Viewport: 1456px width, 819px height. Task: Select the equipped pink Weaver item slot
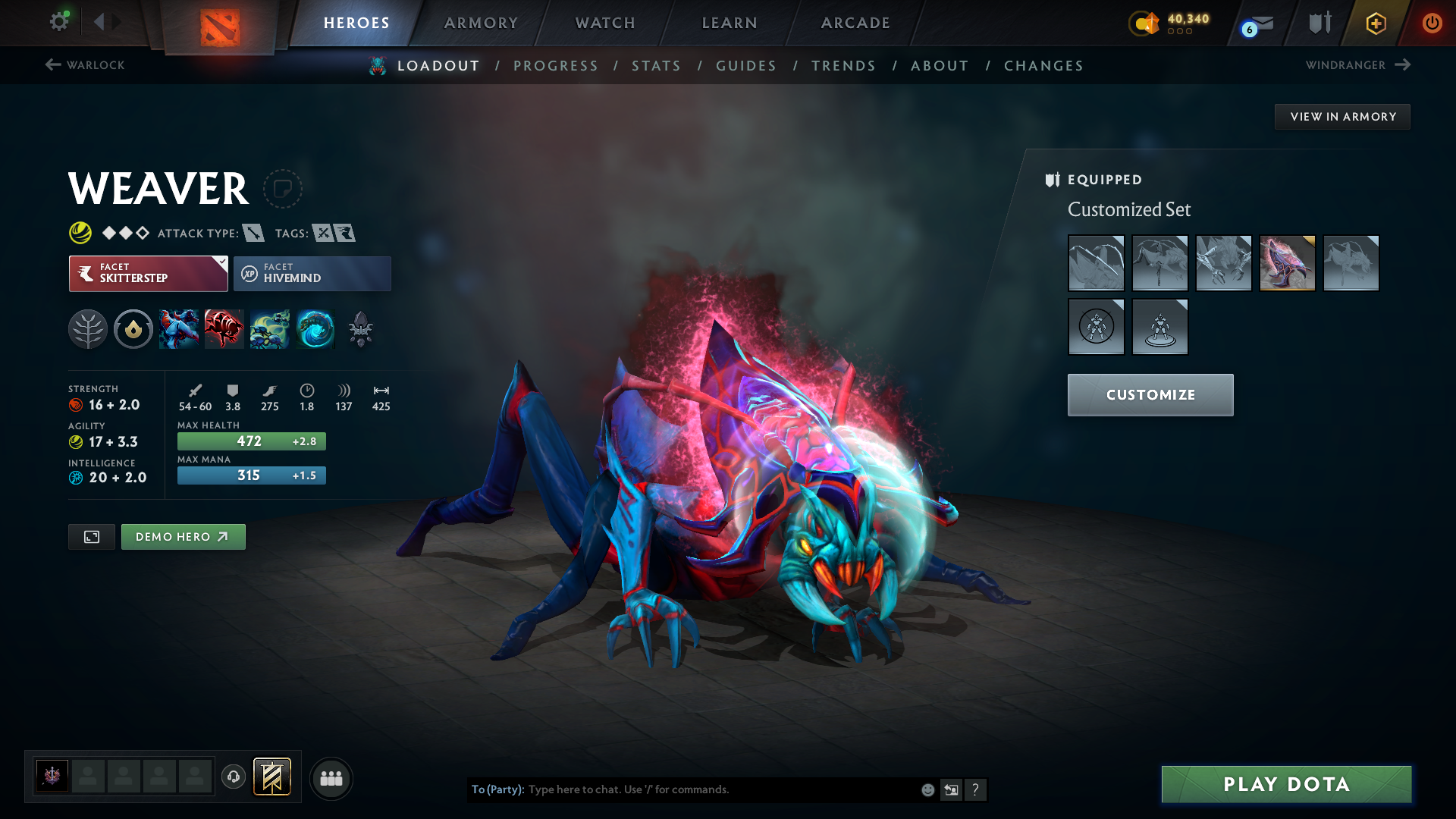pos(1287,263)
